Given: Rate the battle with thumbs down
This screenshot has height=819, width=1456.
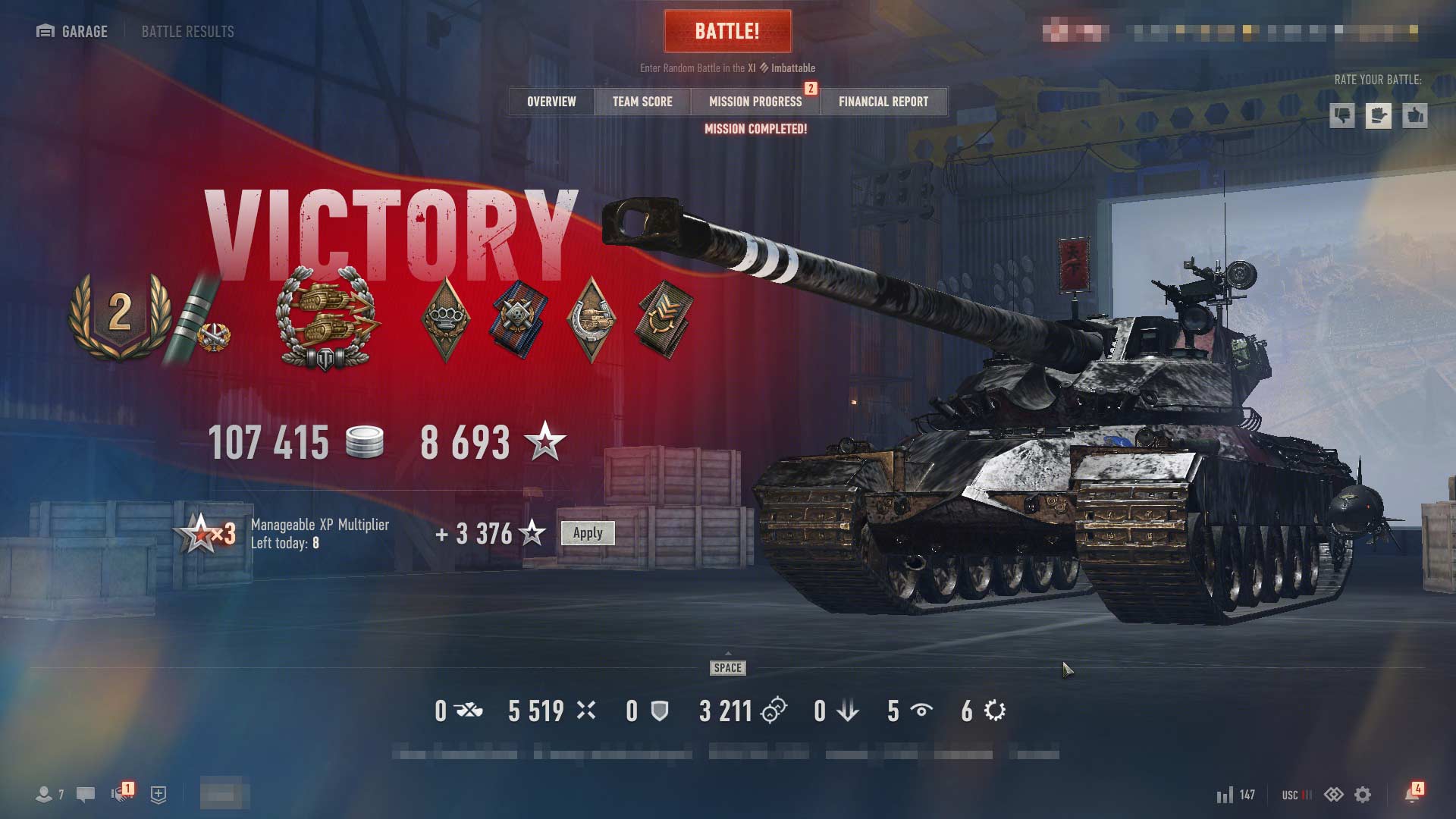Looking at the screenshot, I should 1342,116.
